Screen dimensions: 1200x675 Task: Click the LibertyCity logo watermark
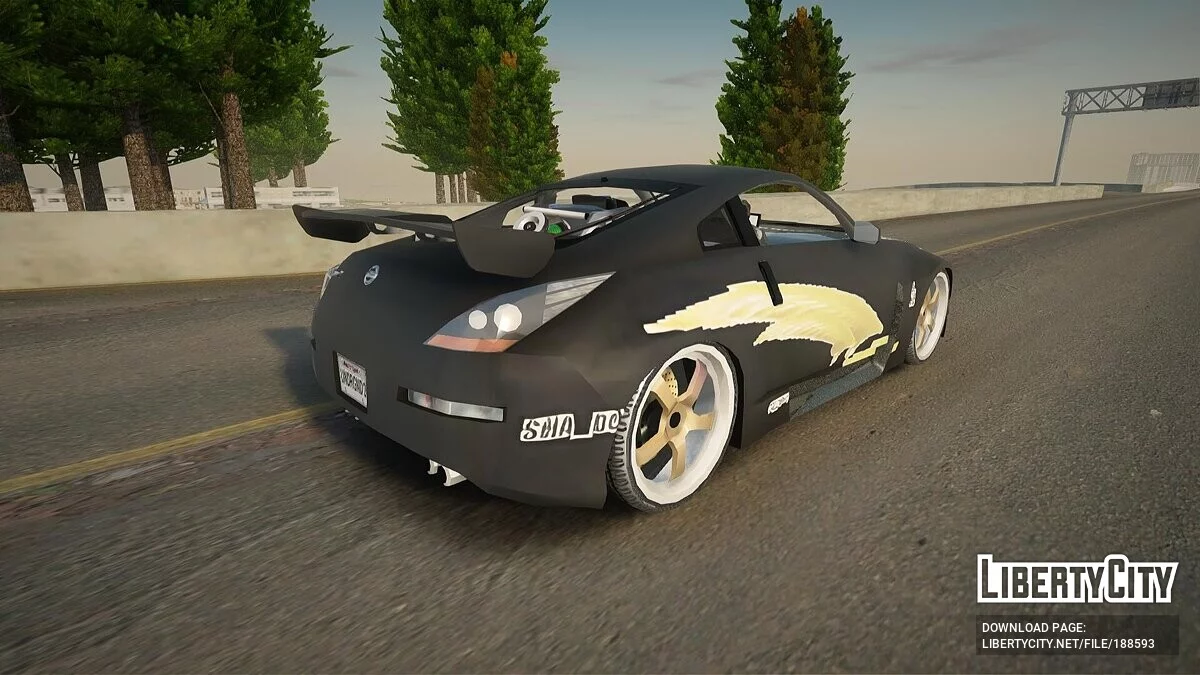(1077, 580)
